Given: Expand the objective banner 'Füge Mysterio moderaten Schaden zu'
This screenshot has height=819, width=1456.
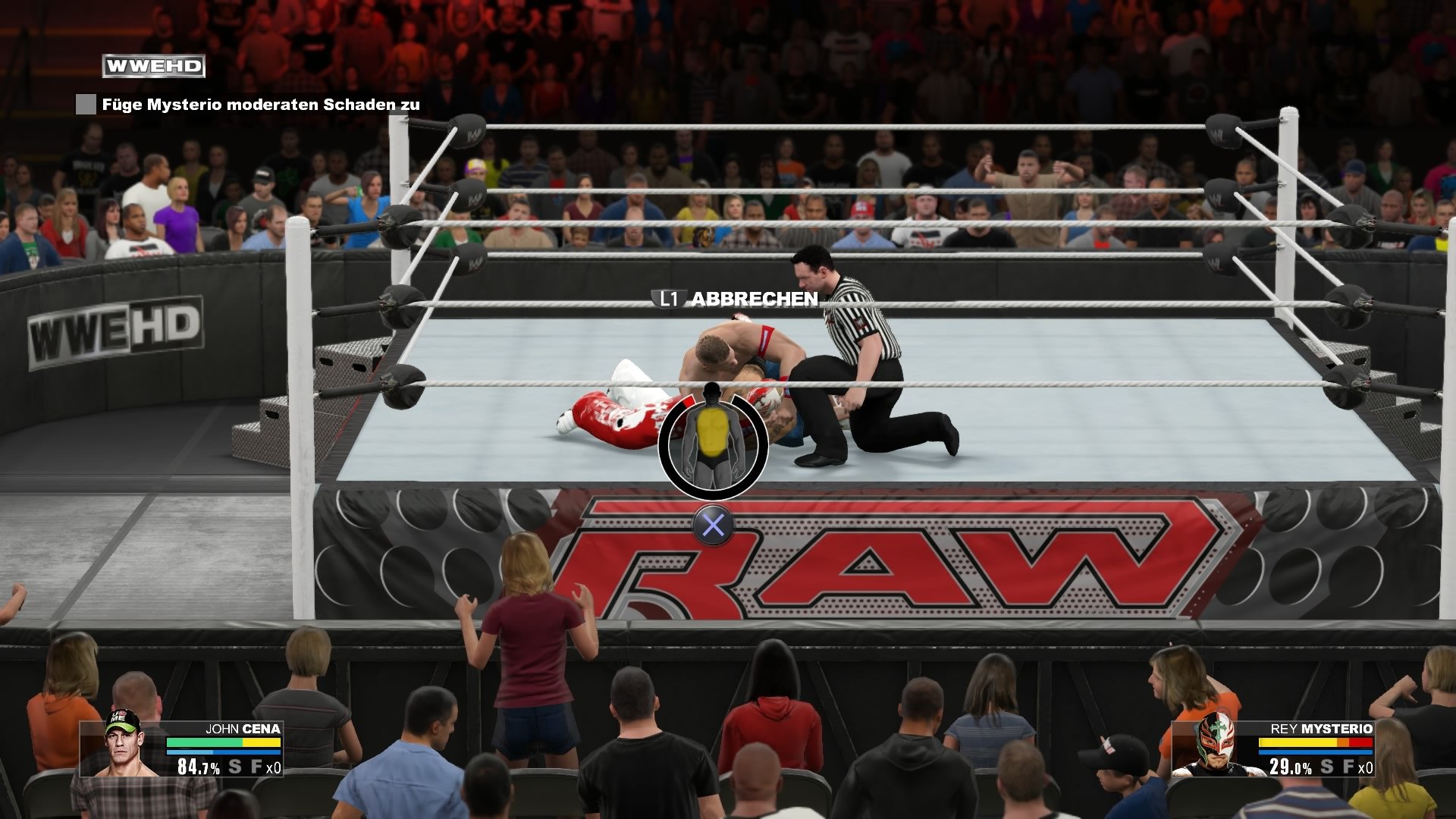Looking at the screenshot, I should click(262, 104).
